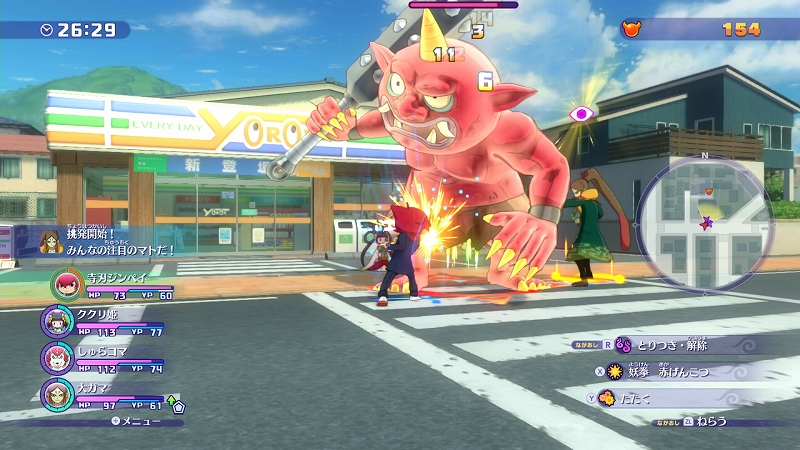Use the 妖拳 赤げんこつ skill

pos(680,371)
